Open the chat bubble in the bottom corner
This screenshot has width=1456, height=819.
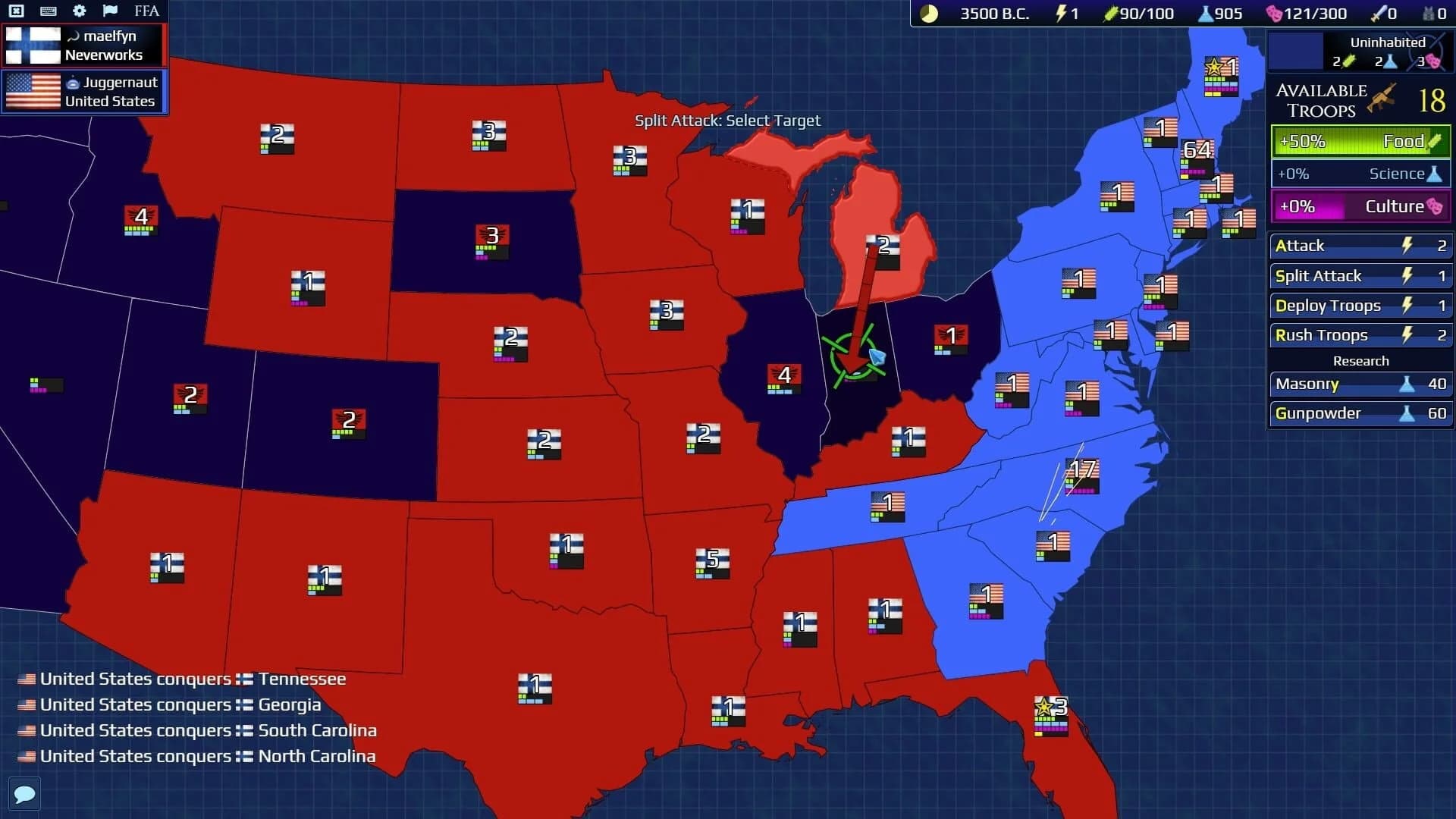[25, 794]
